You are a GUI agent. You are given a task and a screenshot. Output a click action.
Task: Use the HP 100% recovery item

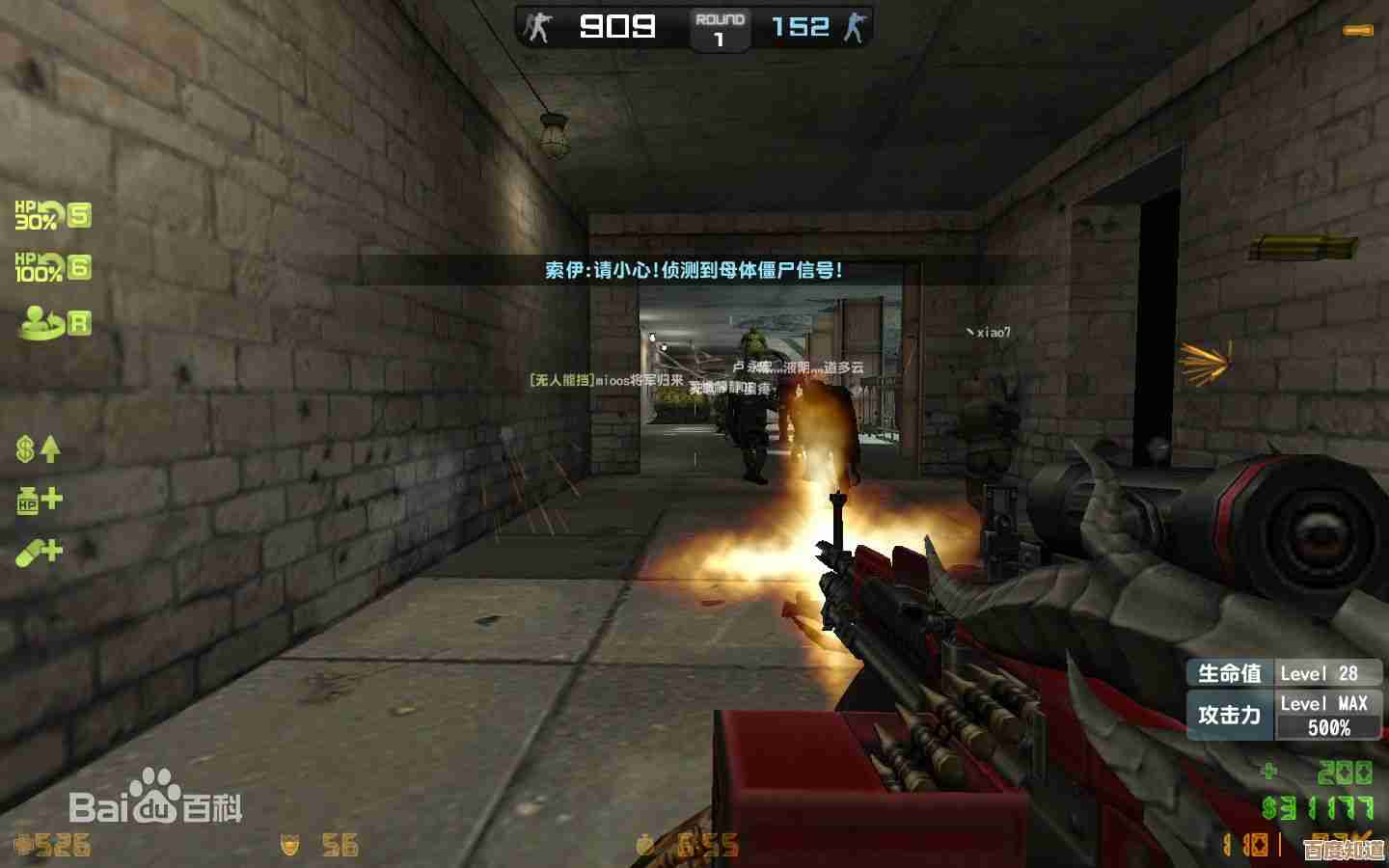click(x=51, y=267)
